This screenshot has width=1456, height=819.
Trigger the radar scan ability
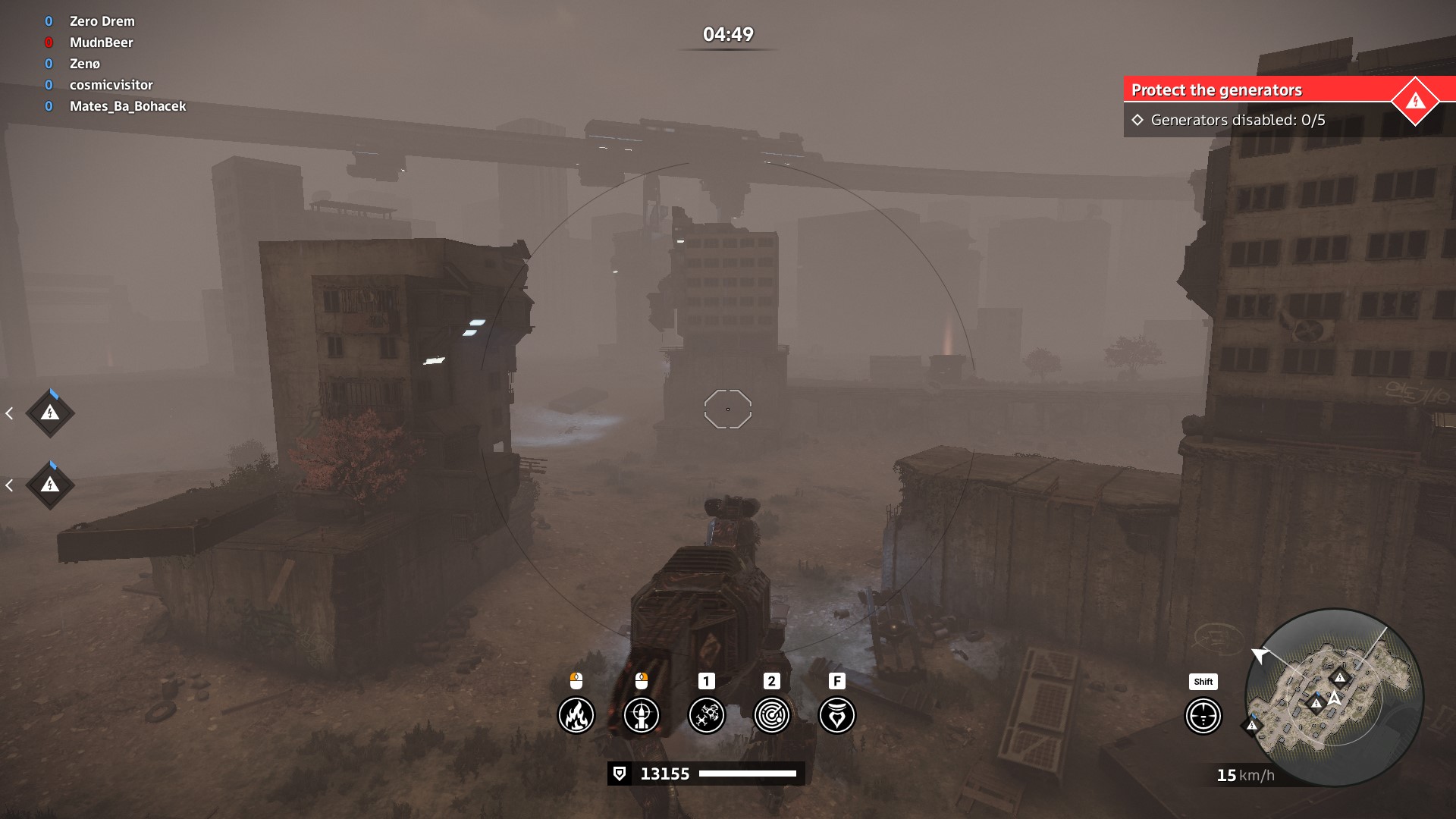coord(772,715)
